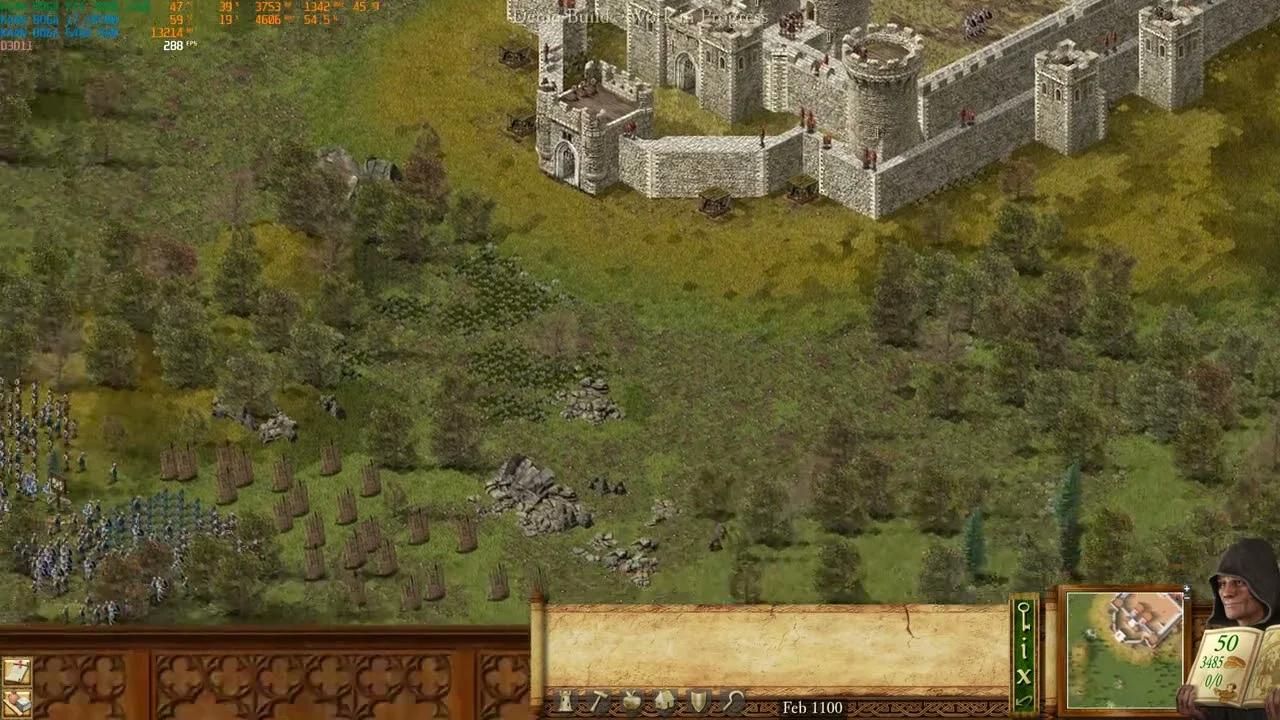Select the town buildings house icon

click(666, 700)
